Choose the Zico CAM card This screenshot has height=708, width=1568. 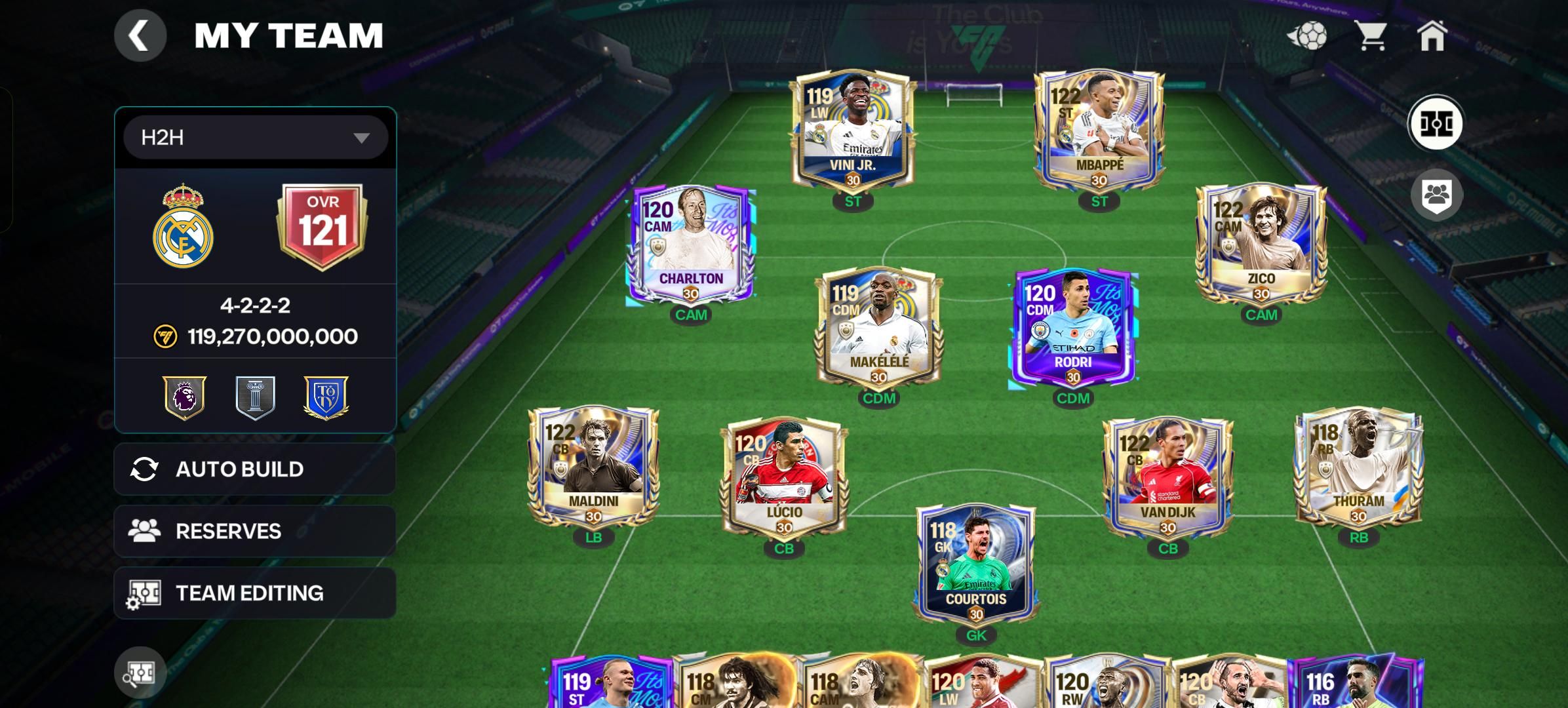1261,244
